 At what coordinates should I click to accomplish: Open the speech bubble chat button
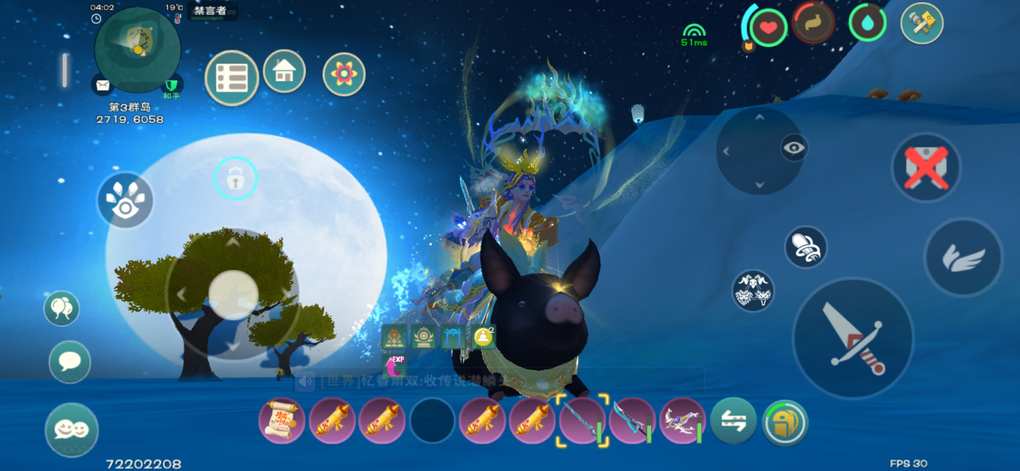click(x=70, y=361)
